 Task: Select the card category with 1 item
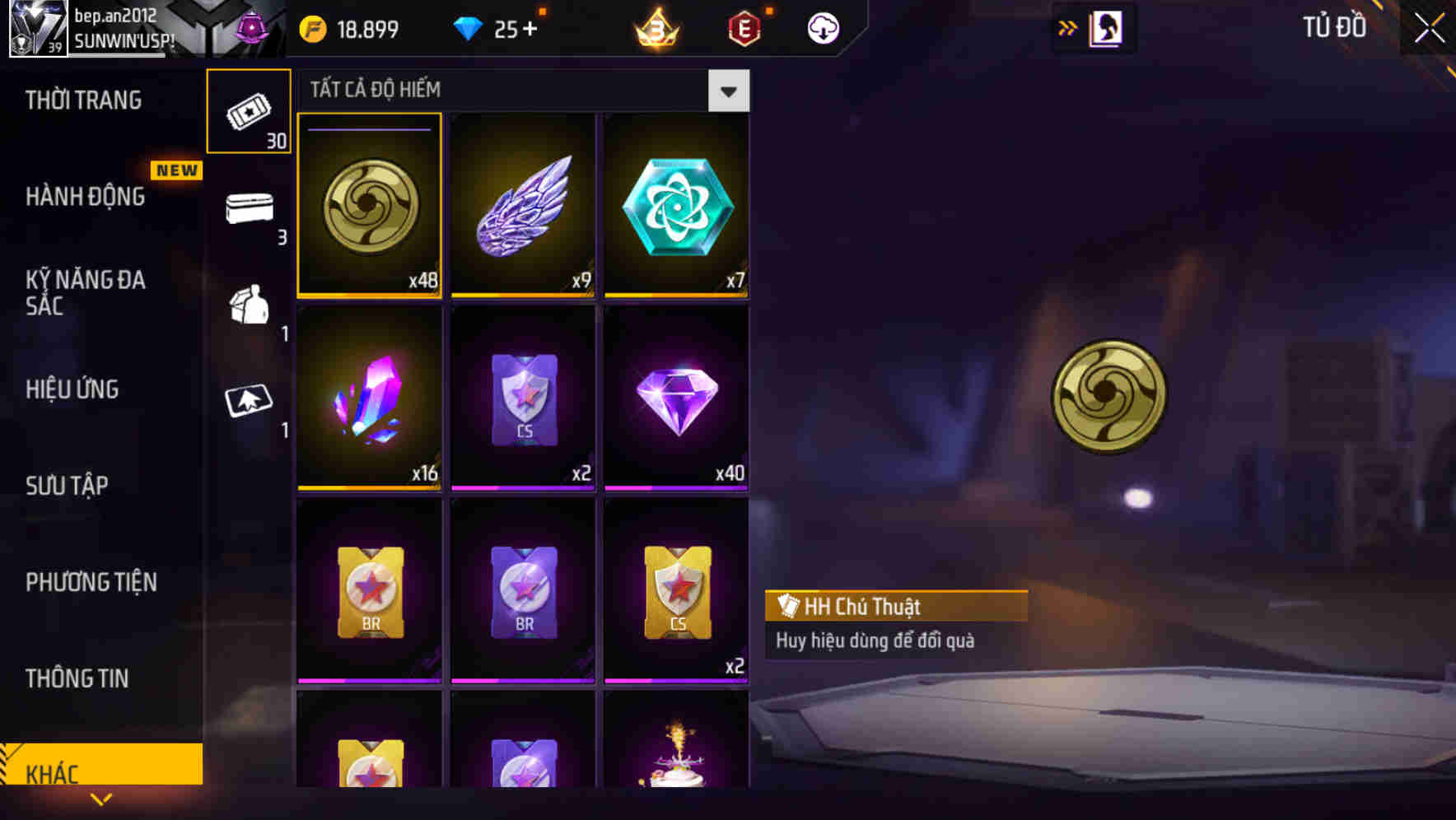pos(249,403)
